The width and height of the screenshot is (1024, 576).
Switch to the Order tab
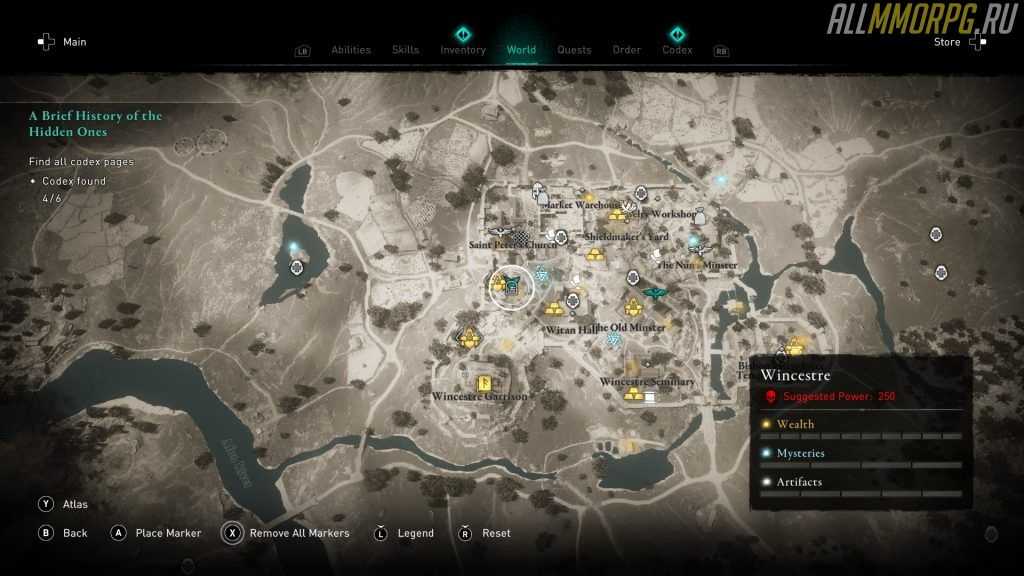(627, 50)
